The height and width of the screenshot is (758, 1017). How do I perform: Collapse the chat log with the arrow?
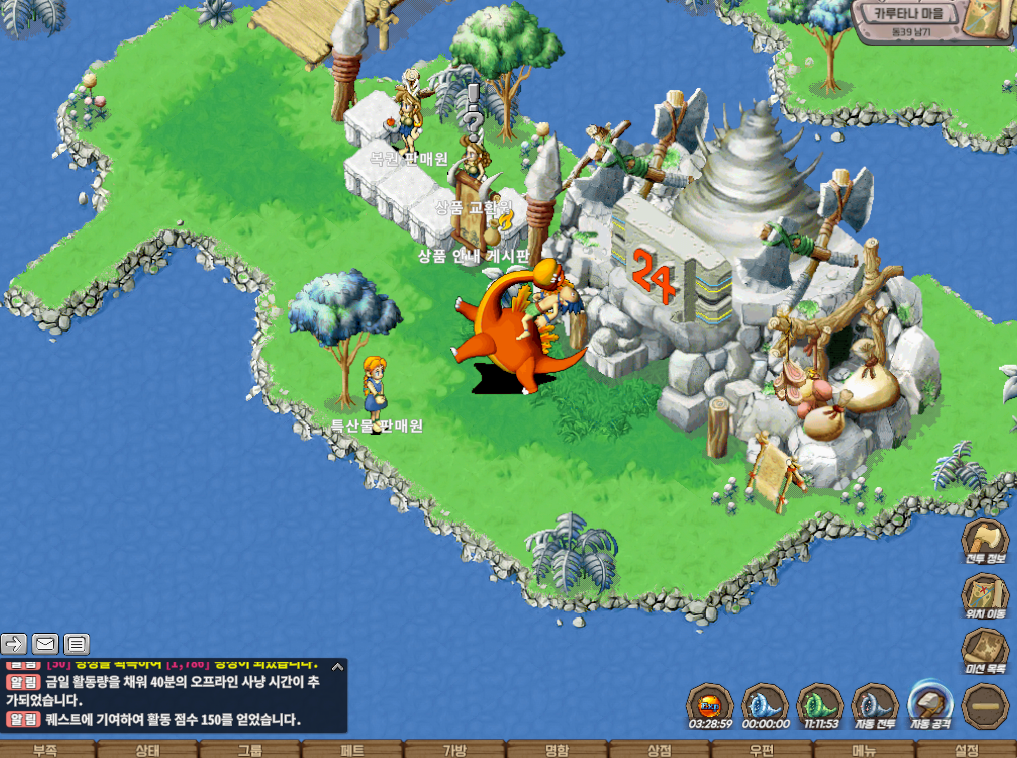337,666
